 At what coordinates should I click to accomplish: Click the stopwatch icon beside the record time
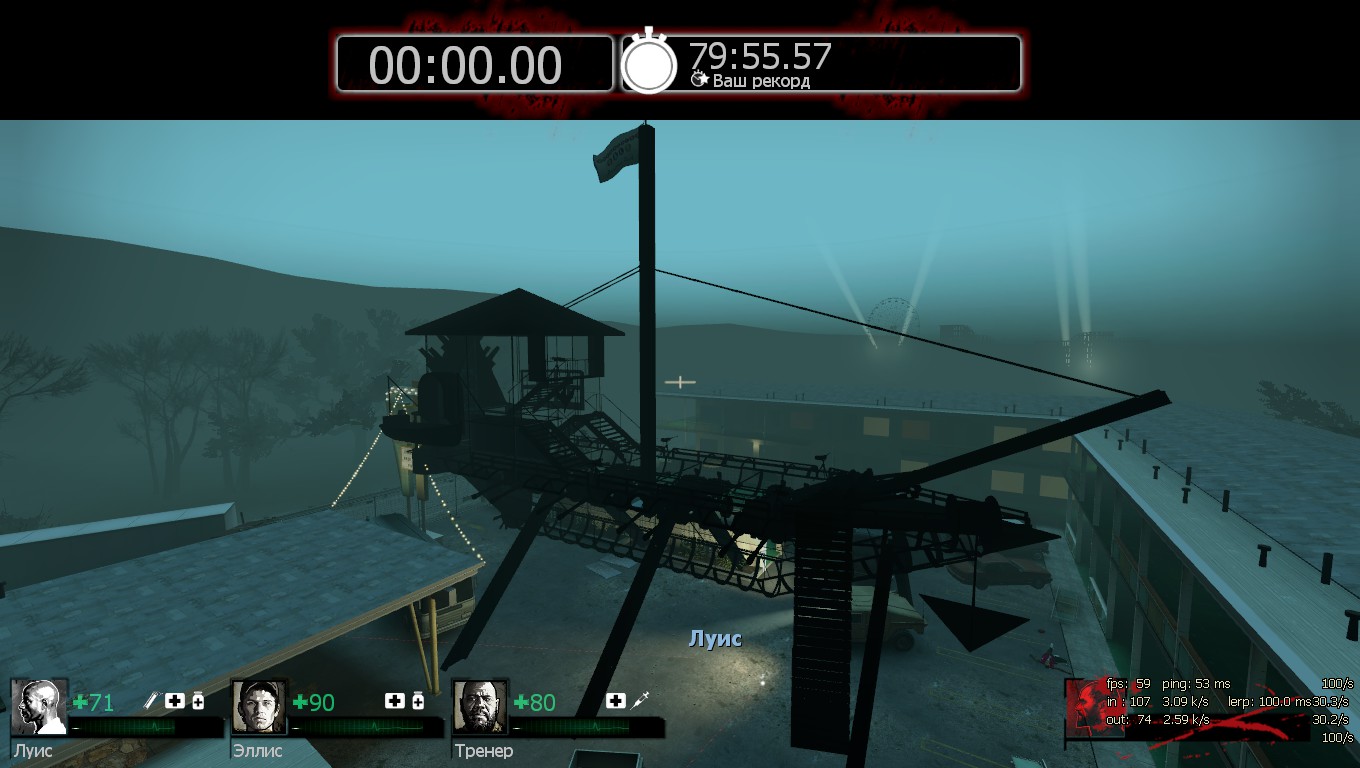point(649,63)
